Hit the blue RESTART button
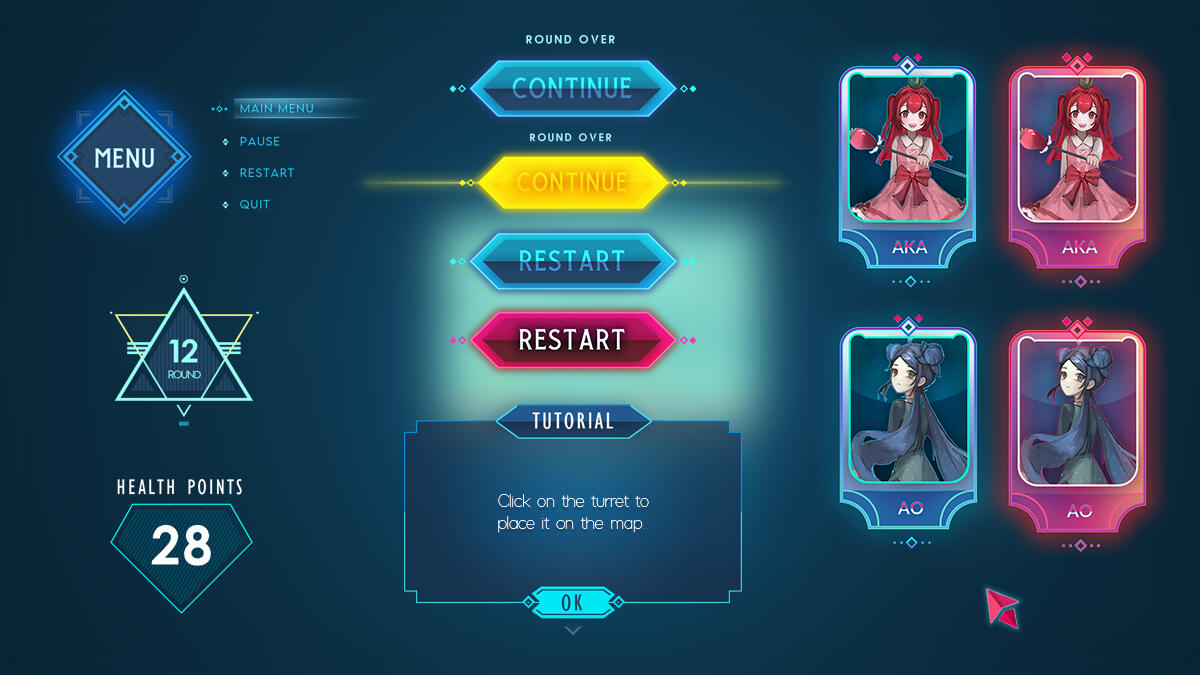Viewport: 1200px width, 675px height. [x=572, y=261]
